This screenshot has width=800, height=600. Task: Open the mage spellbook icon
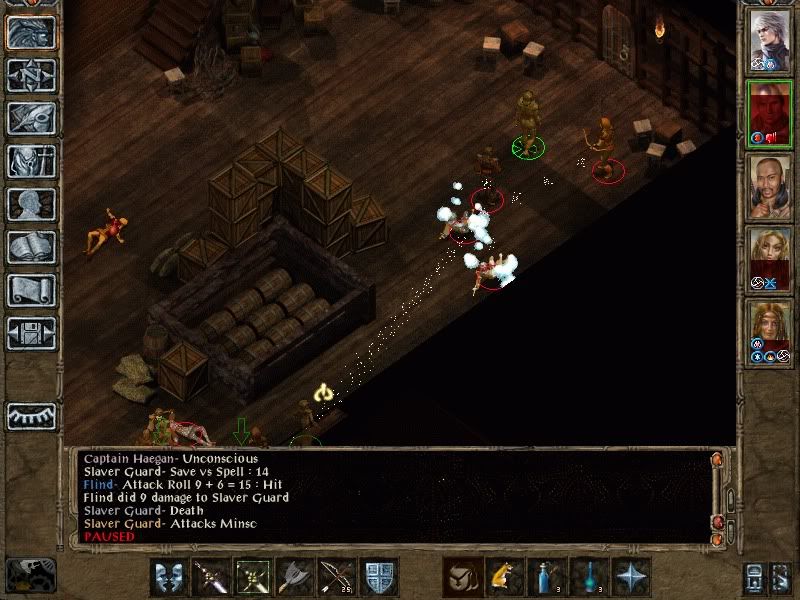point(31,247)
